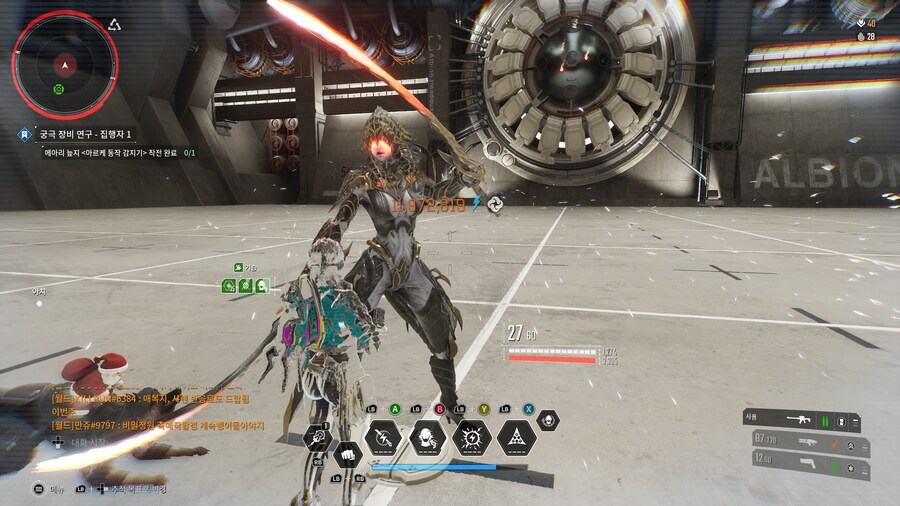The height and width of the screenshot is (506, 900).
Task: Select the top assault rifle weapon slot
Action: coord(799,421)
